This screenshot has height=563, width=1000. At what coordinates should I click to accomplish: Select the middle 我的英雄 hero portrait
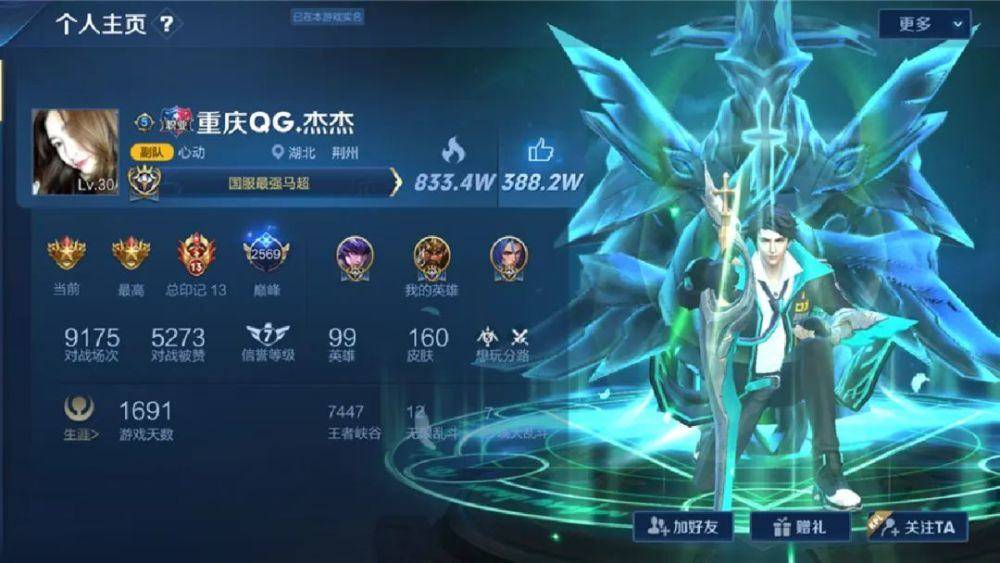(x=432, y=256)
